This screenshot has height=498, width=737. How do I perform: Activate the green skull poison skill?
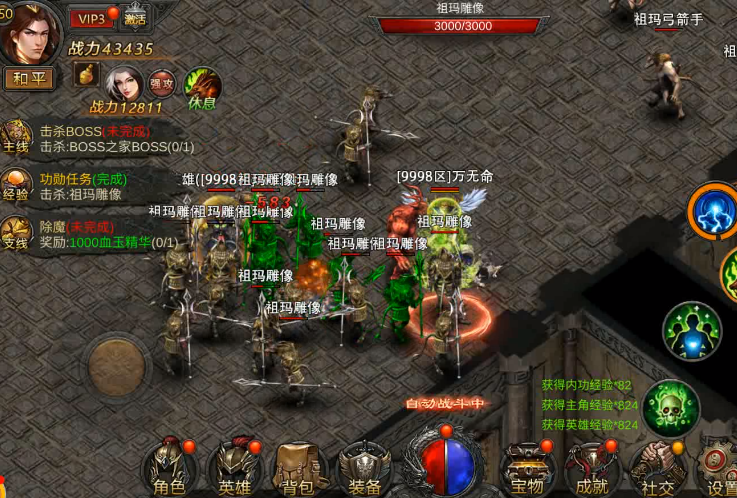[670, 407]
